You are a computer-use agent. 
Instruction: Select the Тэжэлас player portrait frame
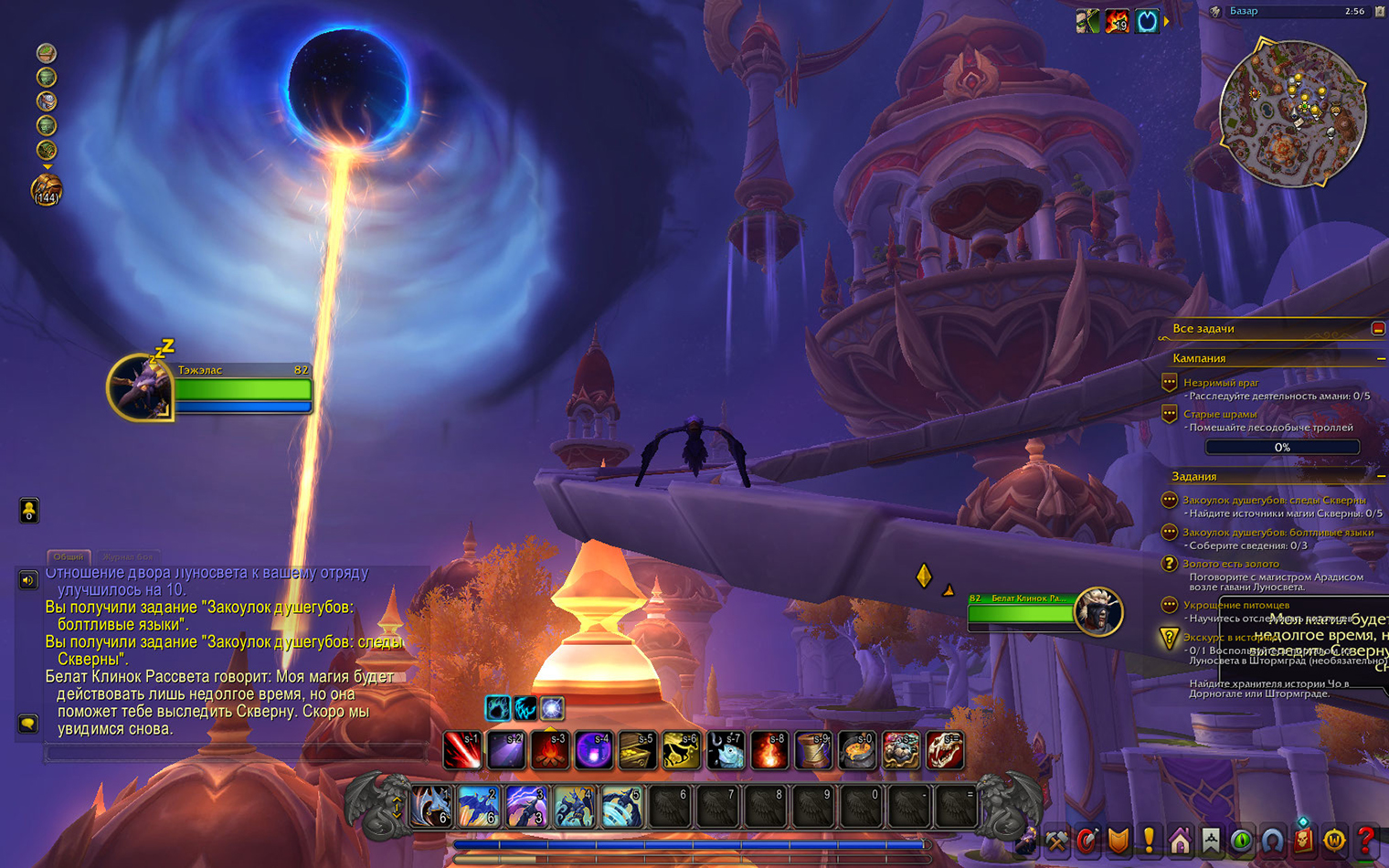(141, 388)
